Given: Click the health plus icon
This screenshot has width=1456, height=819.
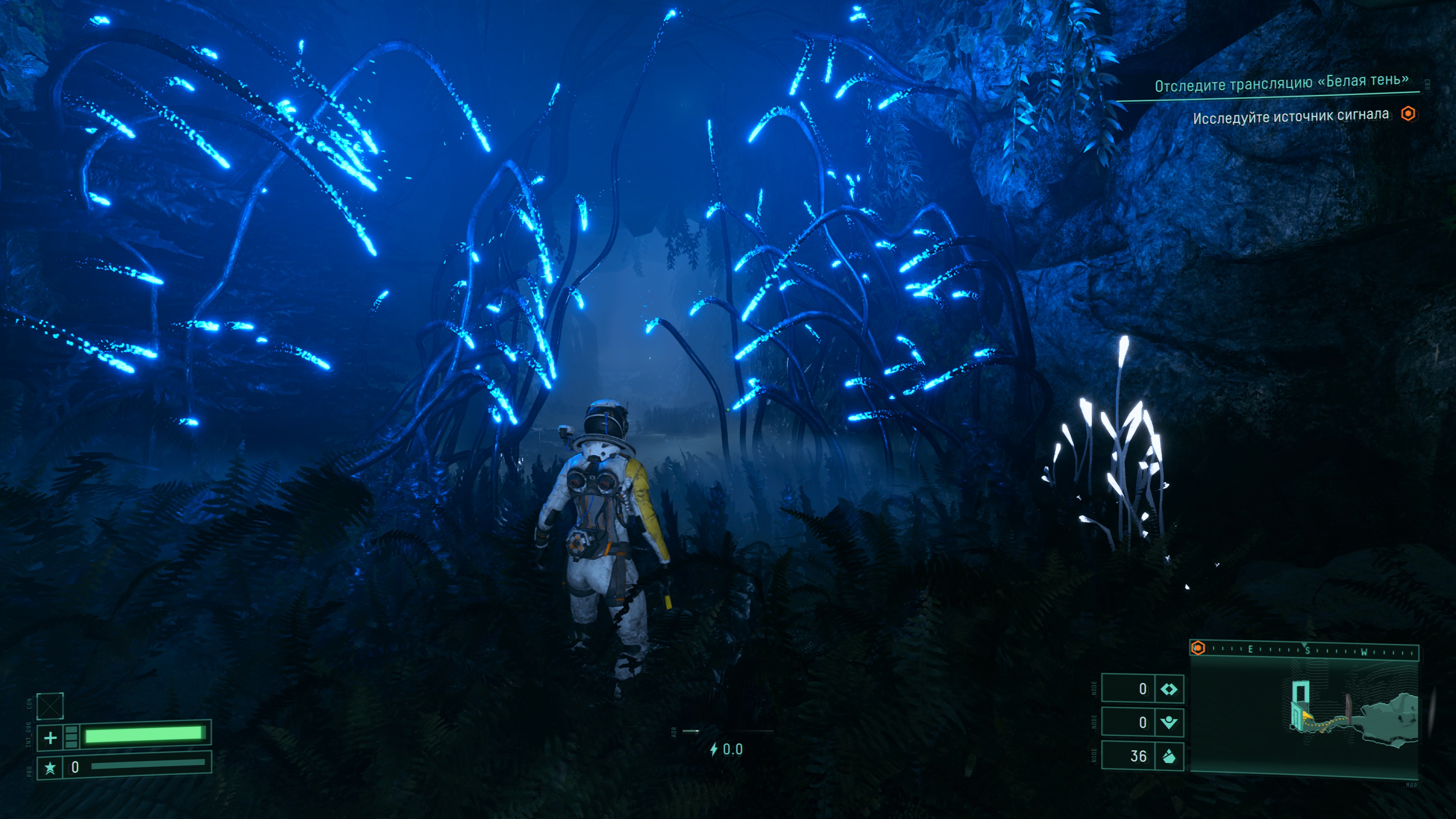Looking at the screenshot, I should tap(50, 737).
